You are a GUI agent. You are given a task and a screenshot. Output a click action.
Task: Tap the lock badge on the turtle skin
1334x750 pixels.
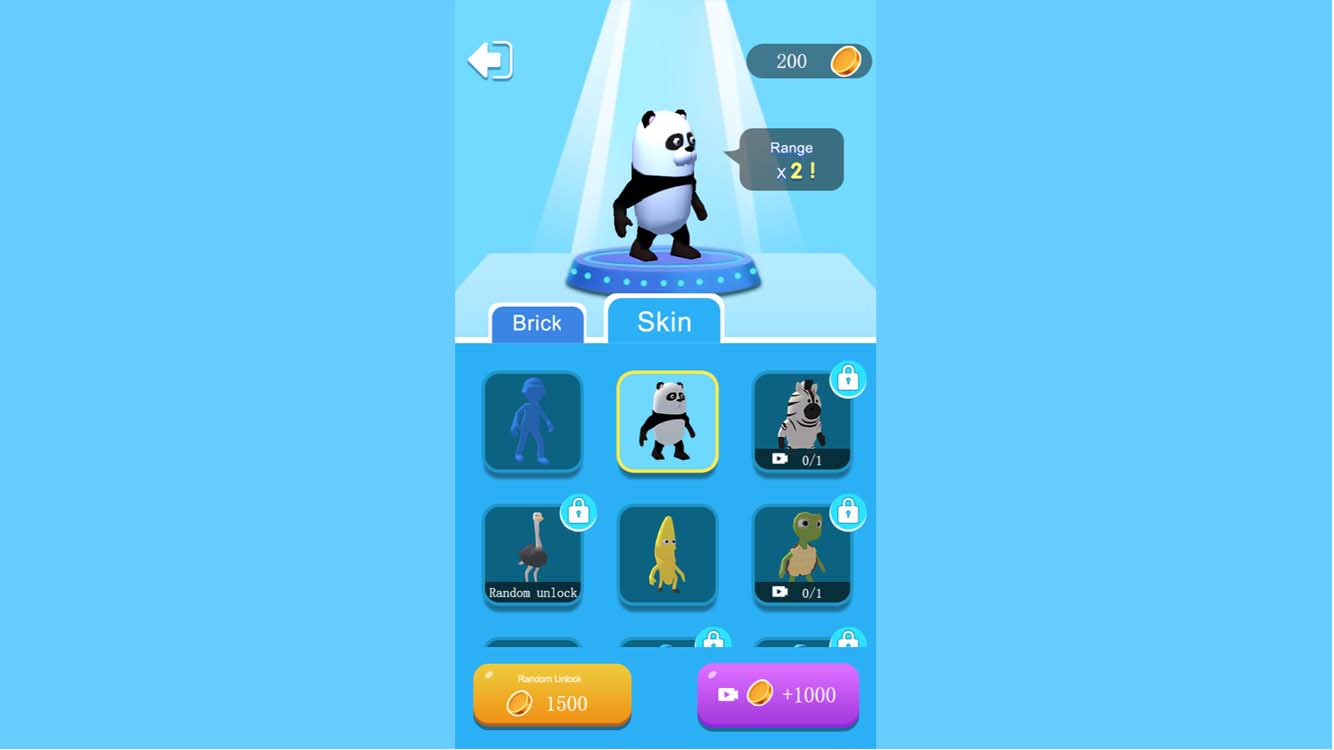pyautogui.click(x=849, y=513)
